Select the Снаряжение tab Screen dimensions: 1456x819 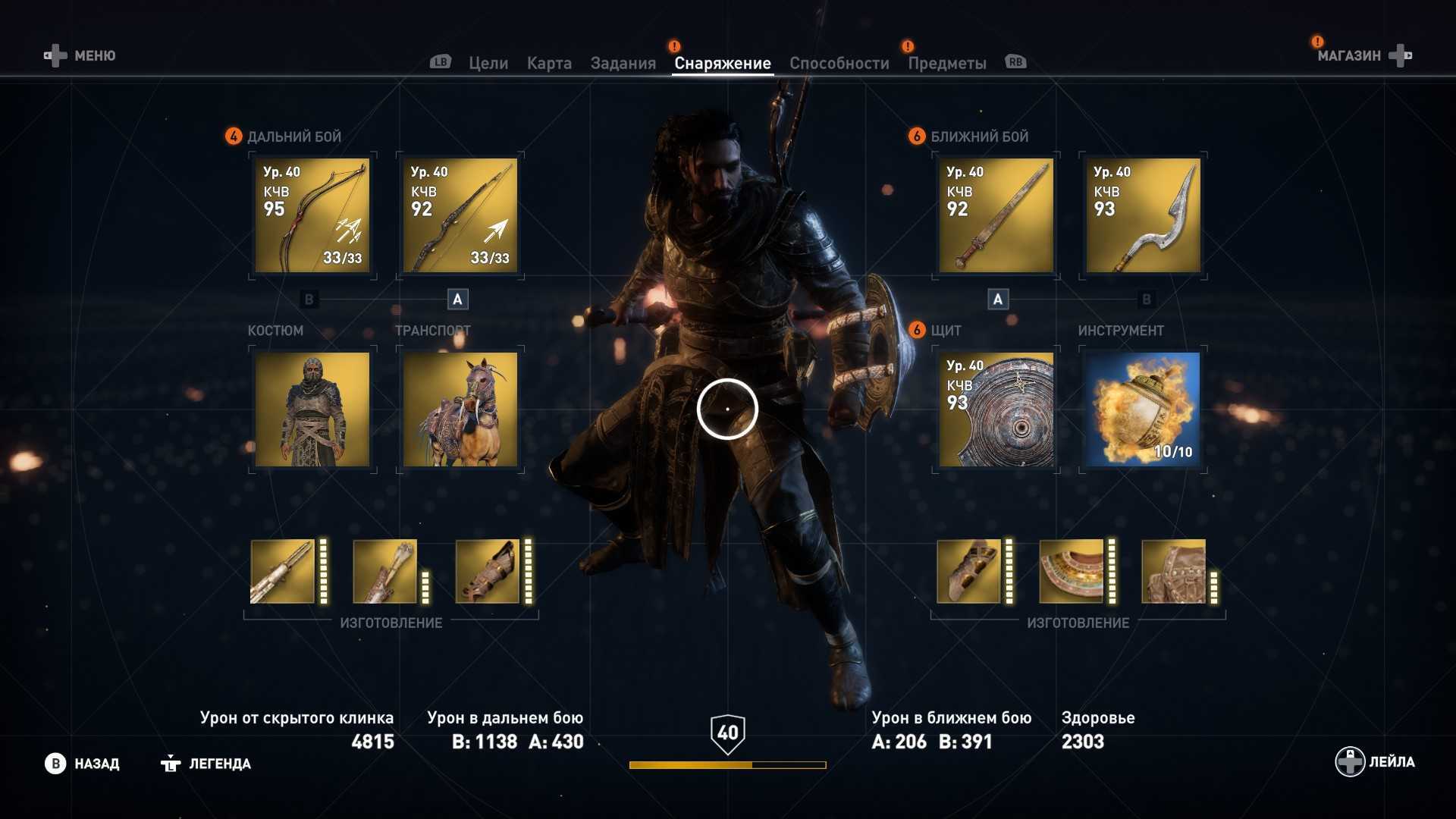point(722,64)
